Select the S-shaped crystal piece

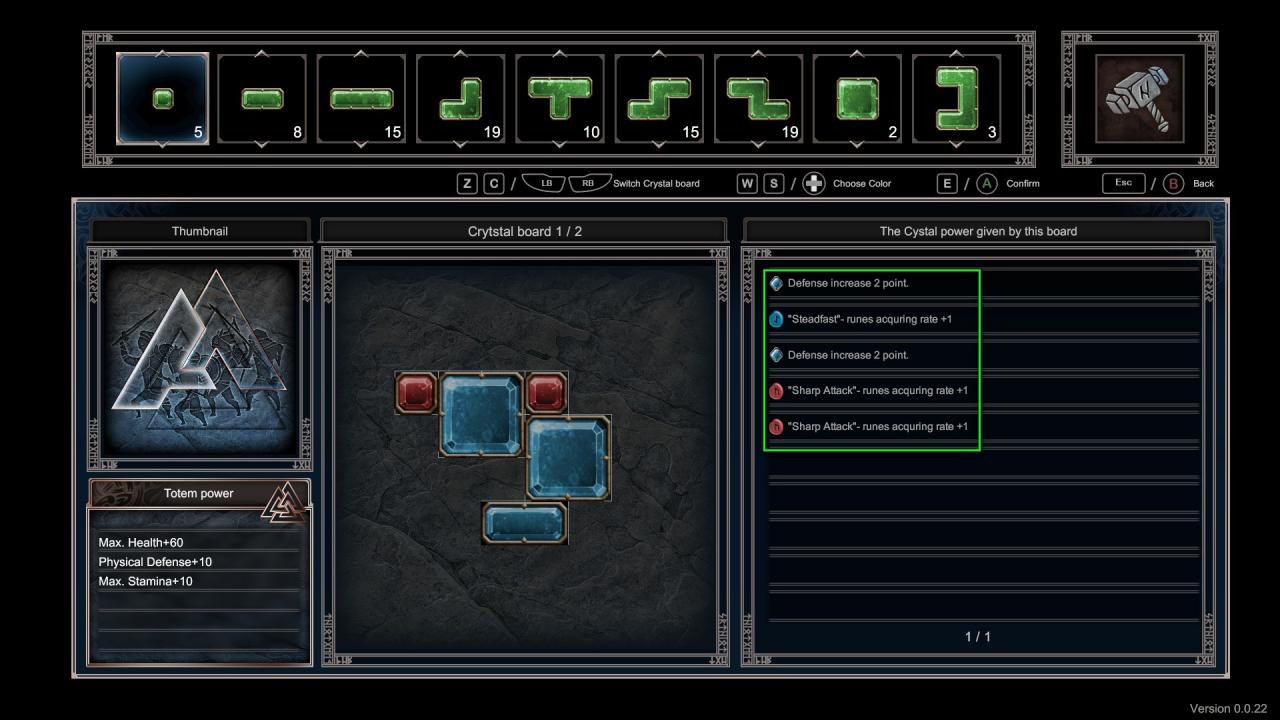[x=659, y=98]
